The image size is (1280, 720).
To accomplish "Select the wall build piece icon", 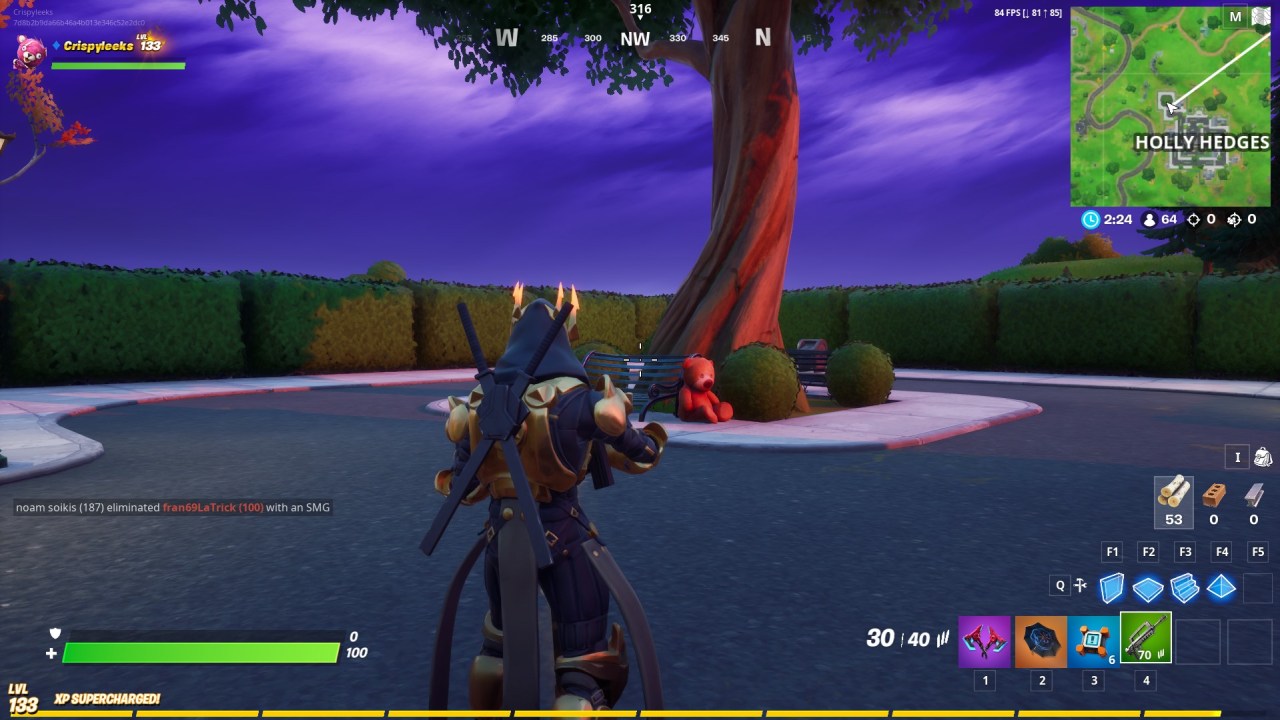I will 1112,588.
